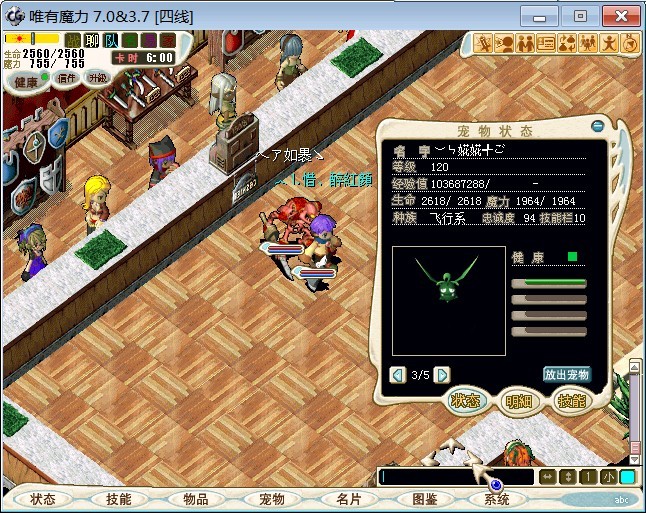This screenshot has height=513, width=646.
Task: Open the 状态 bottom menu
Action: tap(42, 498)
